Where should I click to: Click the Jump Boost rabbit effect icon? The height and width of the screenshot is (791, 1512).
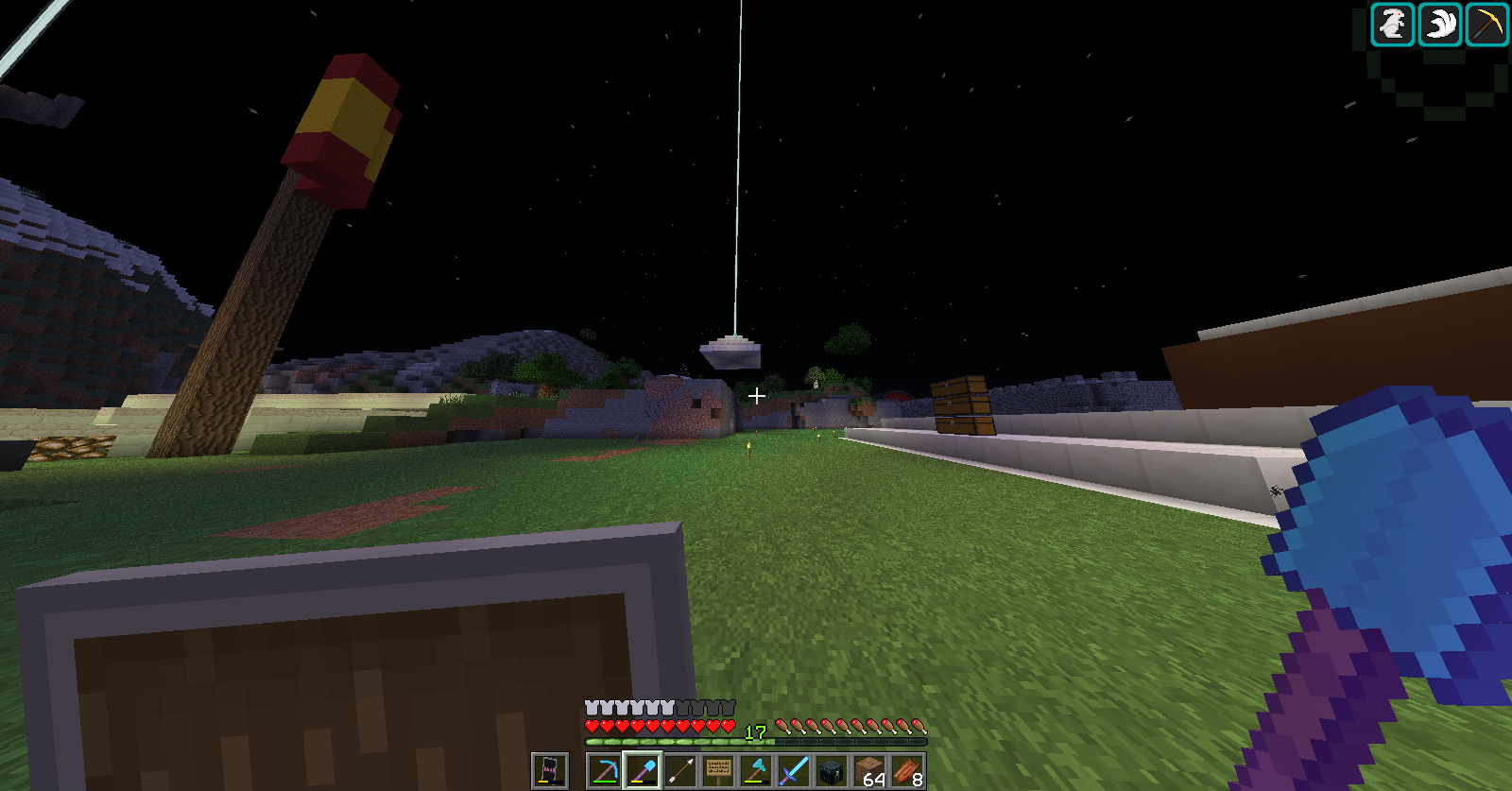tap(1393, 25)
